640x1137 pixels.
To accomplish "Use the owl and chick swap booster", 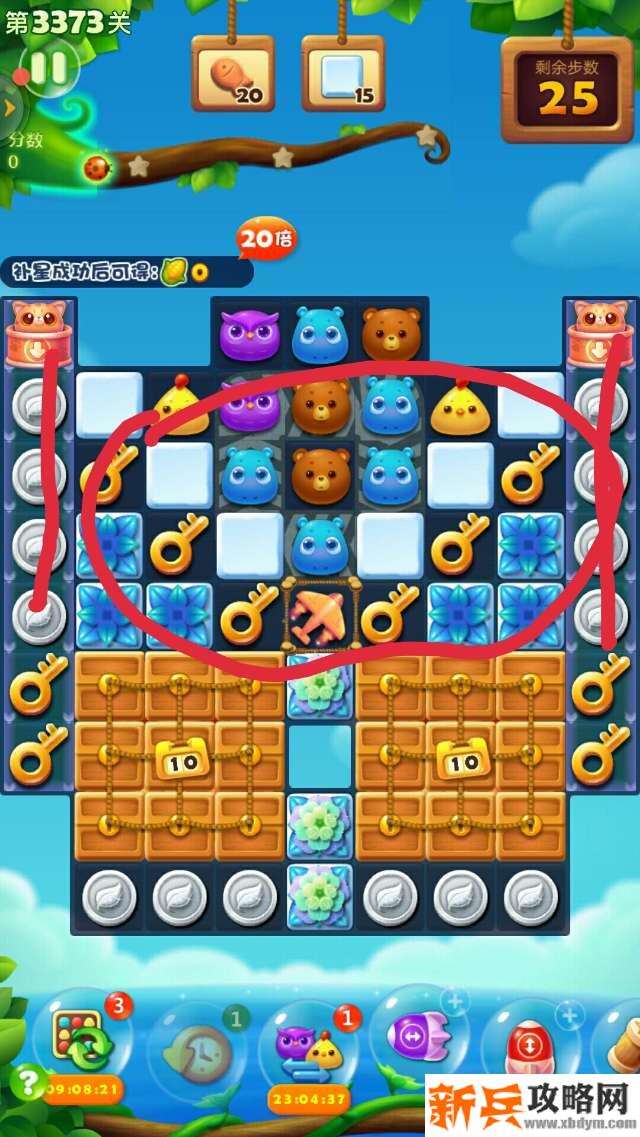I will 309,1047.
